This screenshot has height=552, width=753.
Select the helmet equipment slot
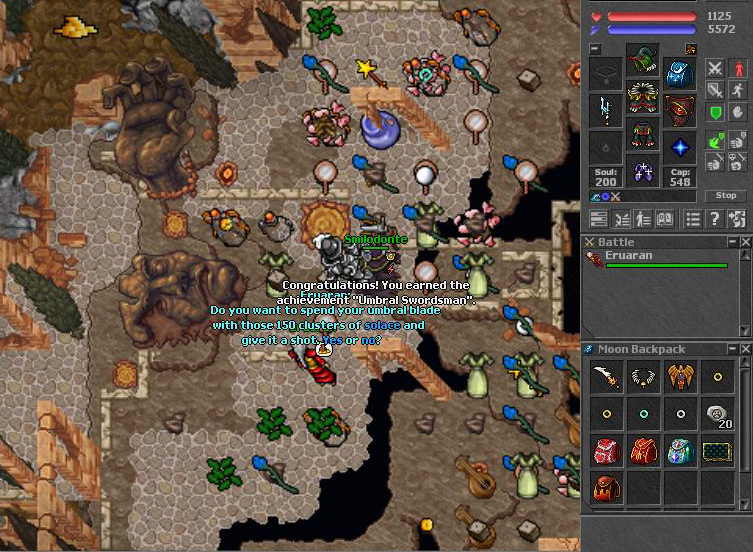click(642, 61)
